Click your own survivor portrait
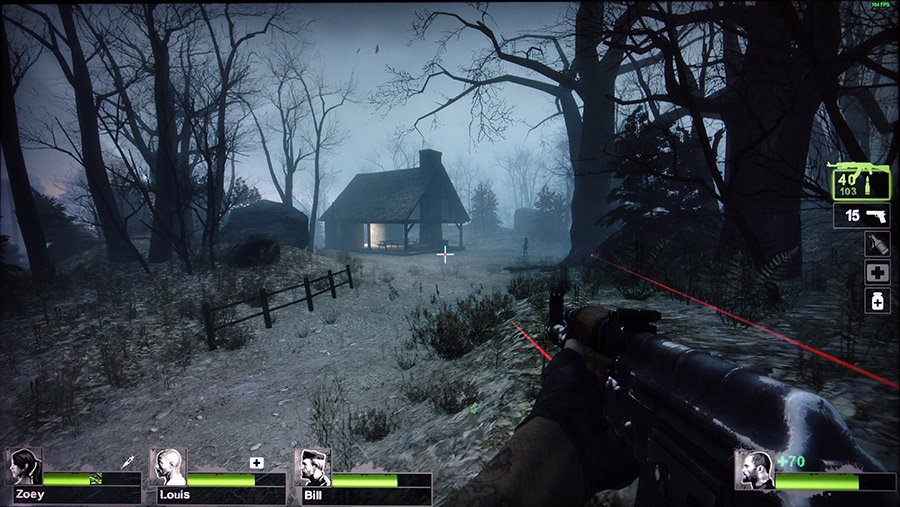The image size is (900, 507). [754, 469]
